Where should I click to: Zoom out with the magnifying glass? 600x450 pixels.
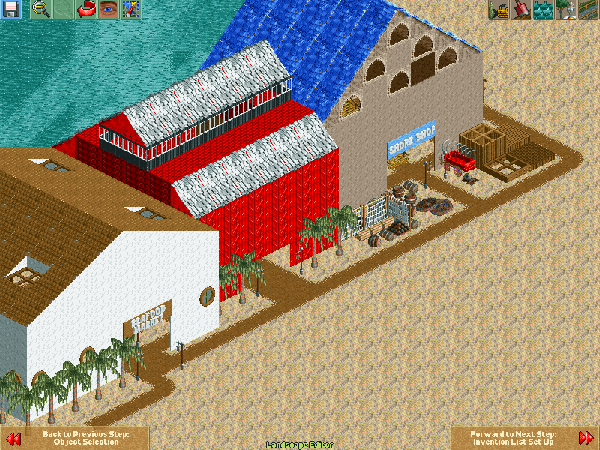(42, 10)
